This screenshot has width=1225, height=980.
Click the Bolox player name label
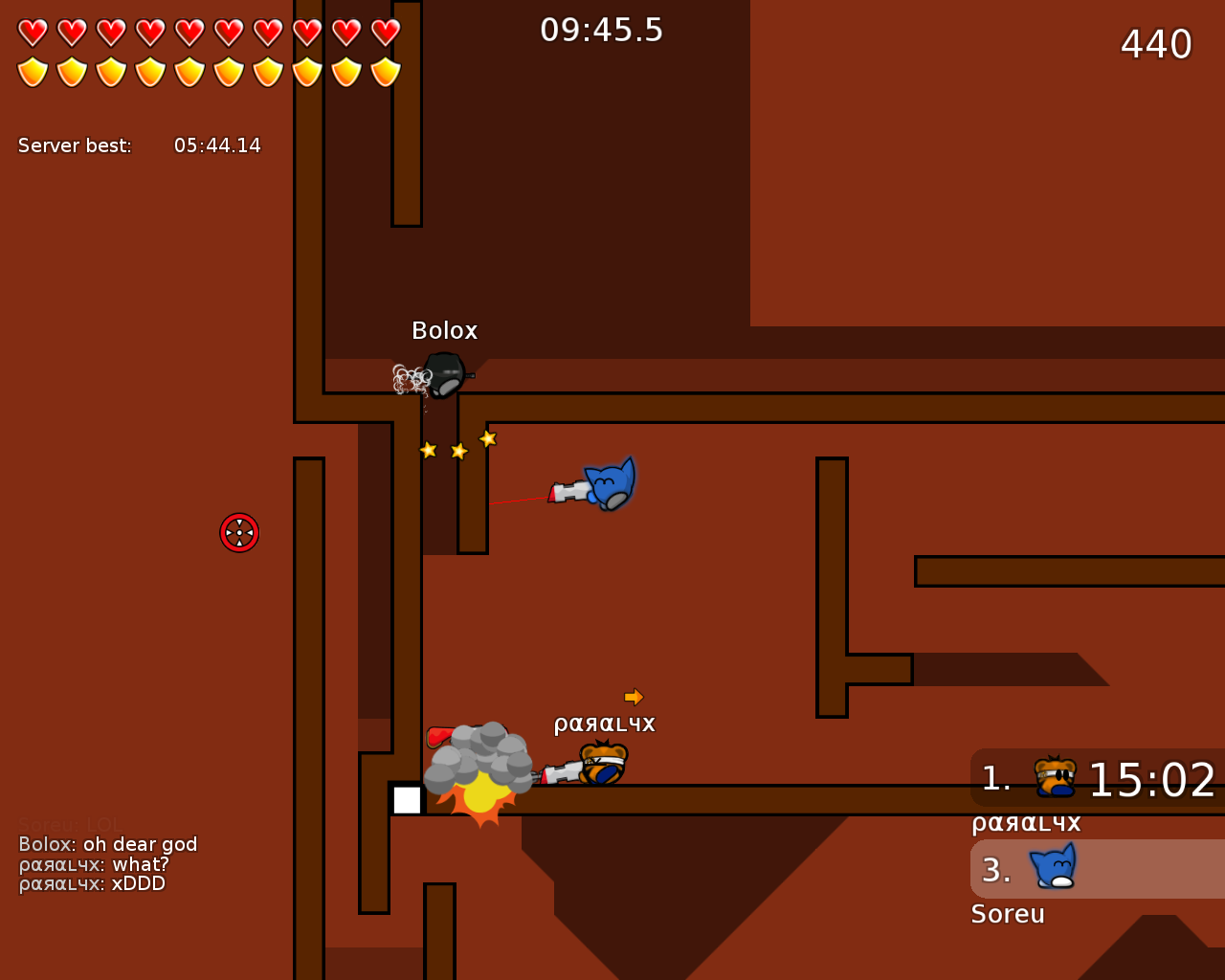coord(444,330)
